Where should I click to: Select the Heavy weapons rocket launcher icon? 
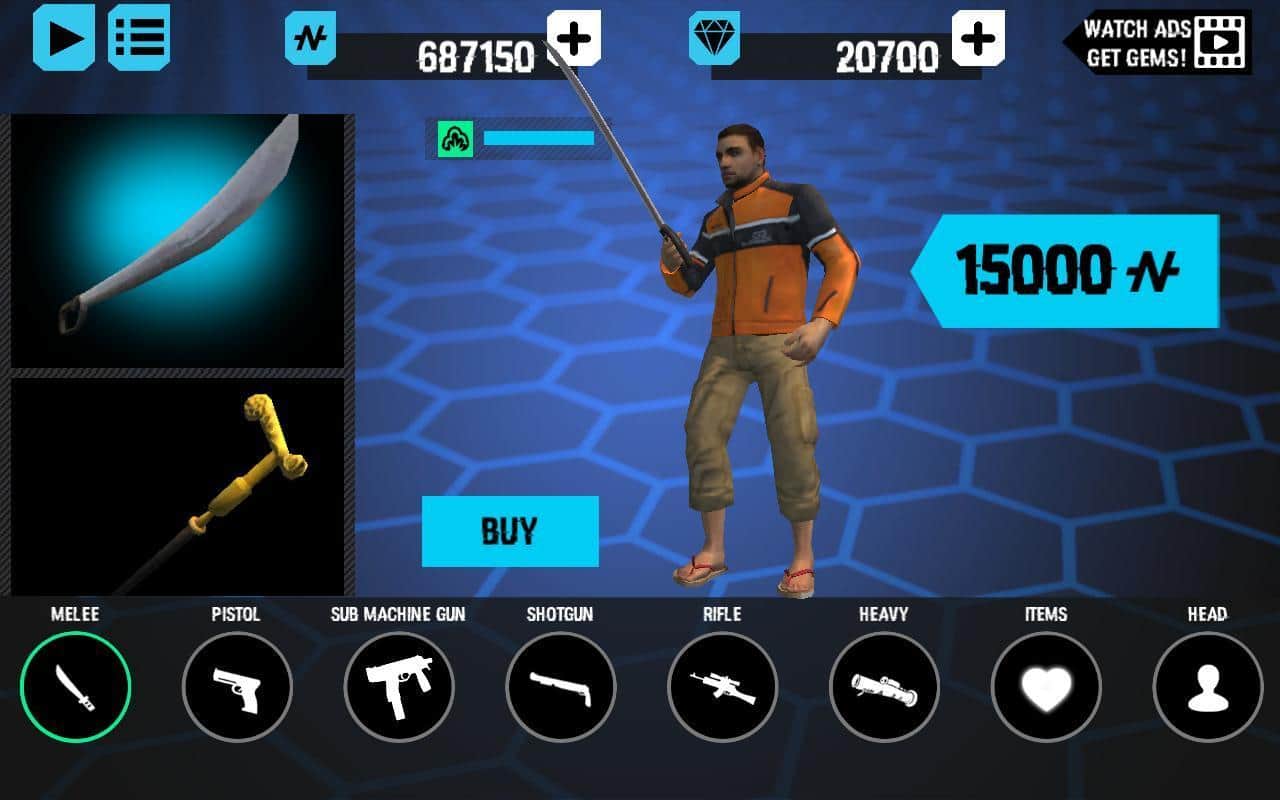884,687
